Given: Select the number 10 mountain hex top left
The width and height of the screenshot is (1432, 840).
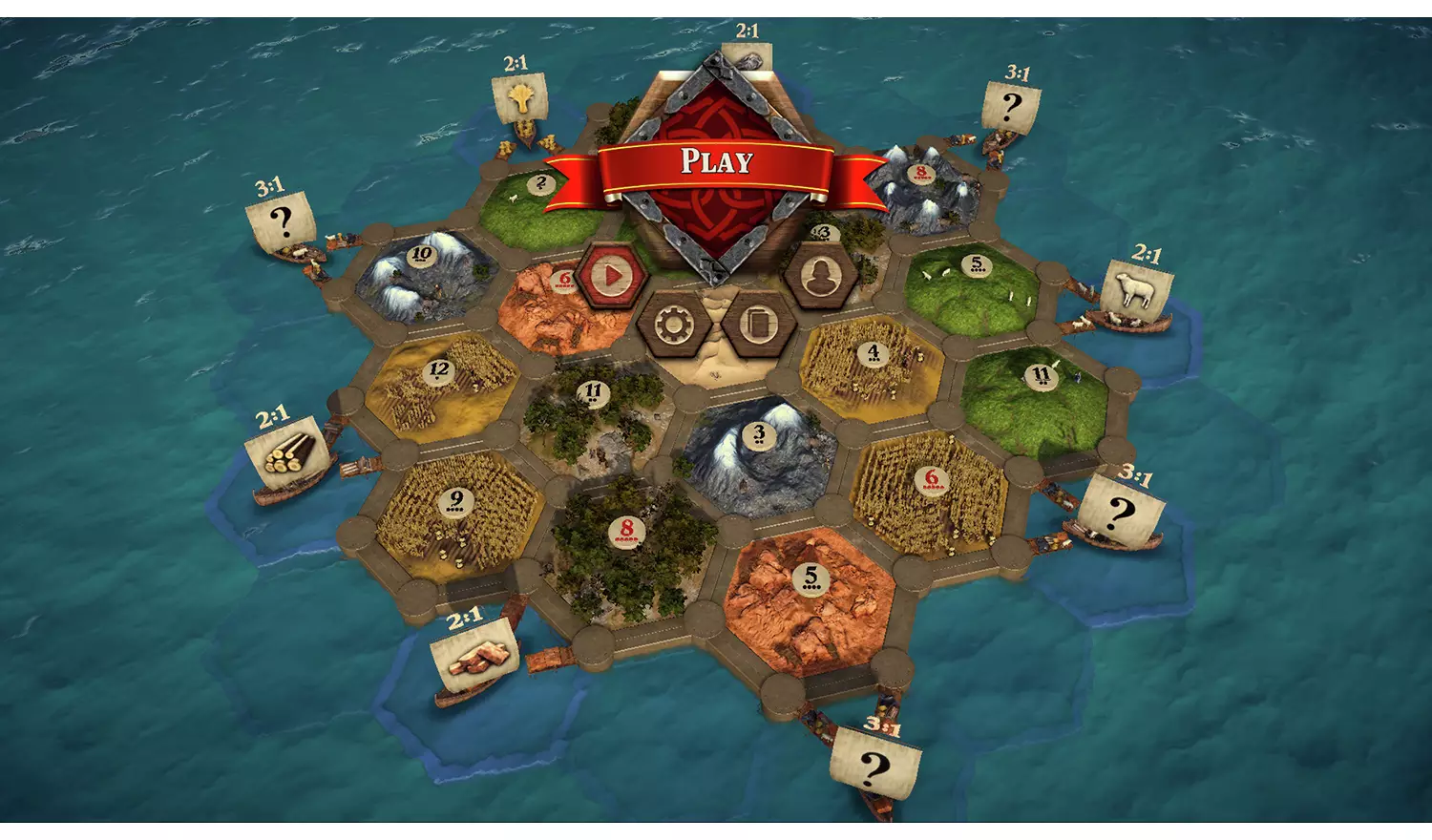Looking at the screenshot, I should click(x=420, y=254).
